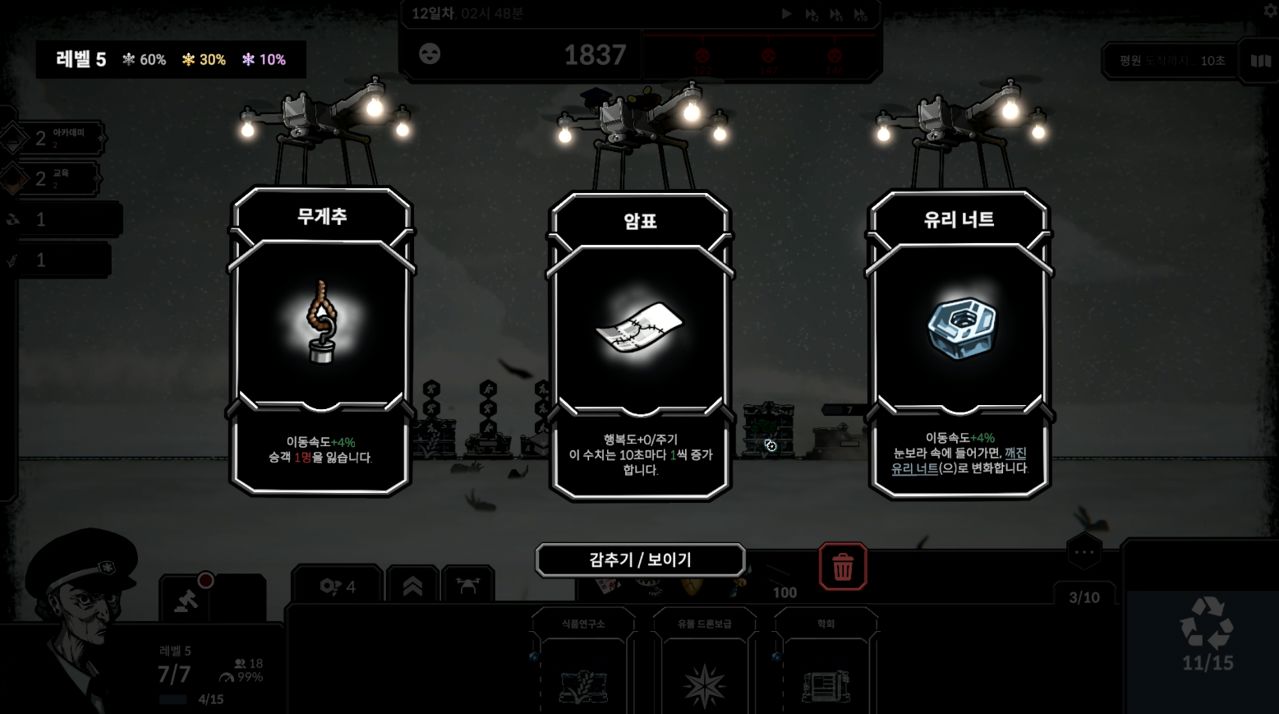The height and width of the screenshot is (714, 1279).
Task: Click the red trash can discard button
Action: (x=843, y=567)
